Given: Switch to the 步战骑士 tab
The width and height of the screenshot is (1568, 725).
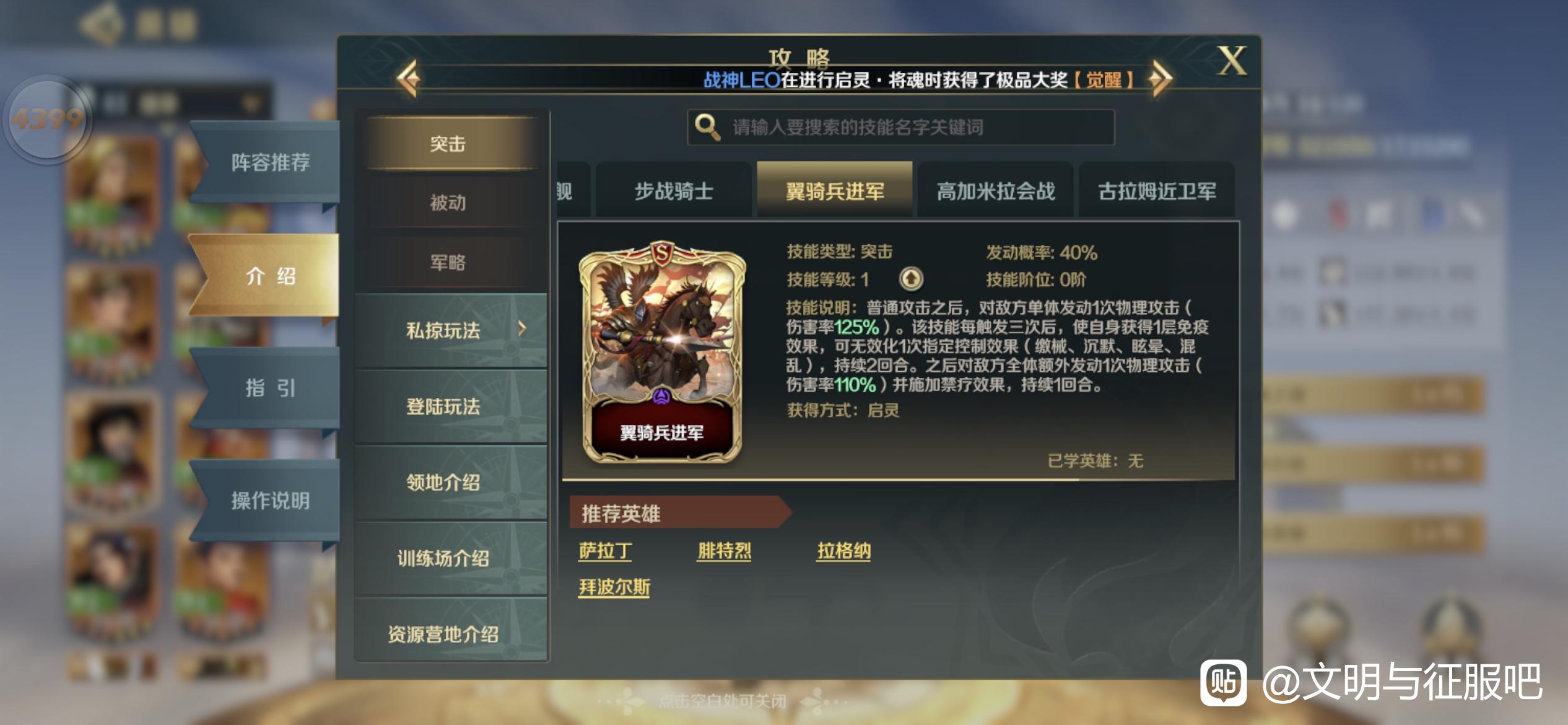Looking at the screenshot, I should pyautogui.click(x=673, y=191).
